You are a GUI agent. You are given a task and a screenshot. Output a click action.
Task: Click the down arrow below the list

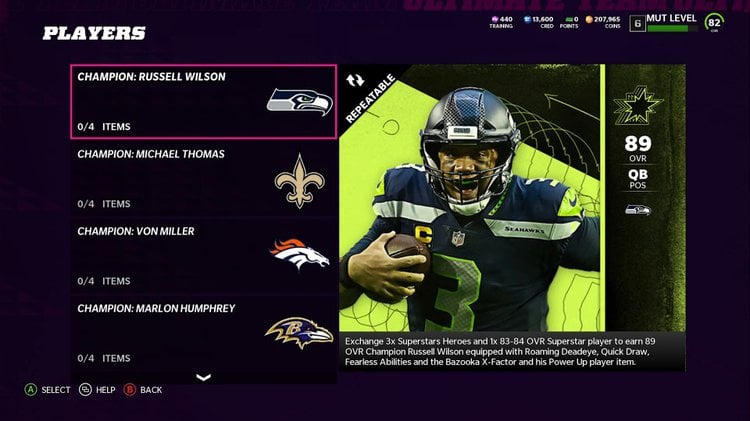coord(204,378)
